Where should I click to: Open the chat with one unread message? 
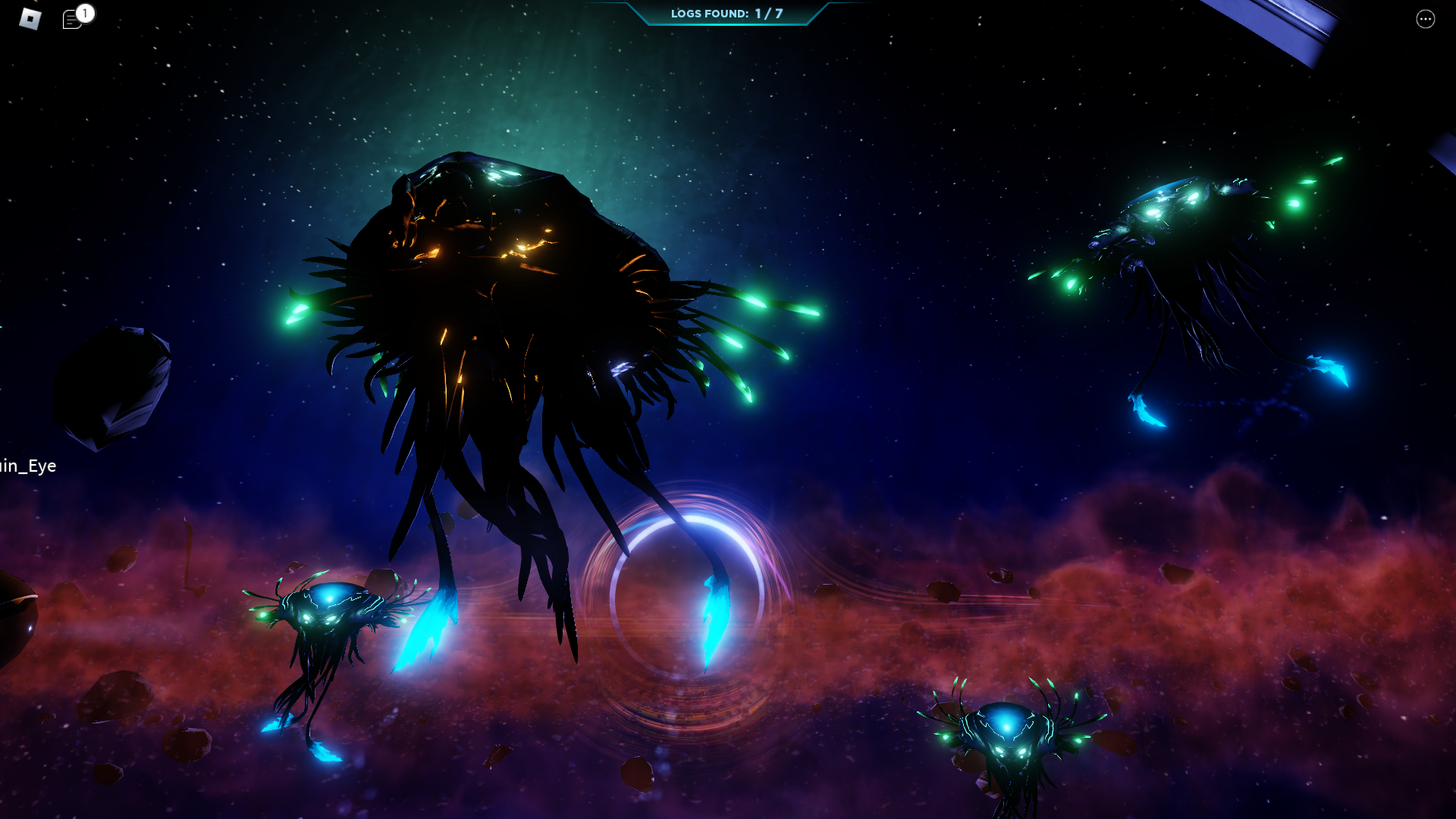(x=74, y=20)
